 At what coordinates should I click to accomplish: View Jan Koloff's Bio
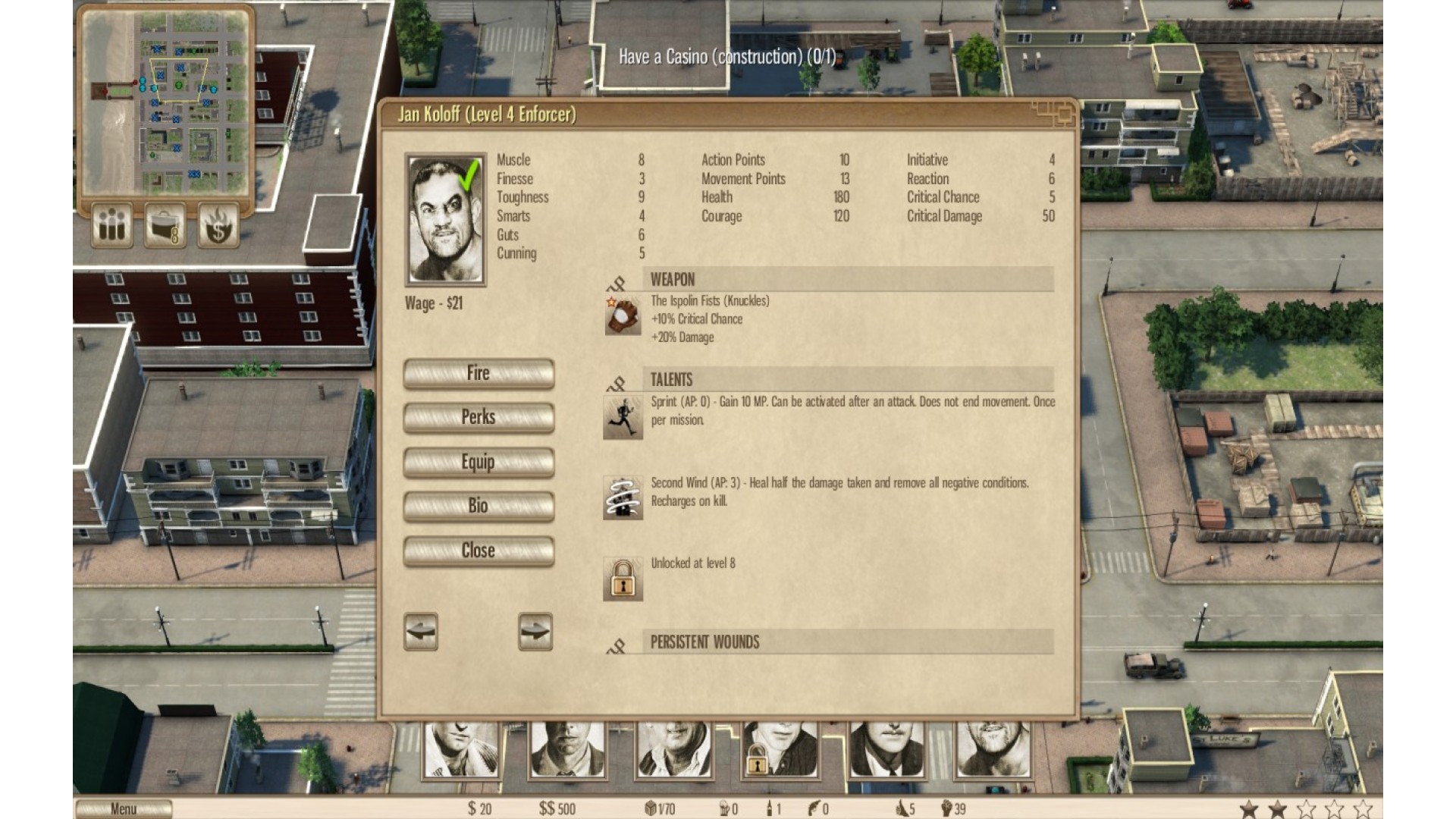[479, 506]
